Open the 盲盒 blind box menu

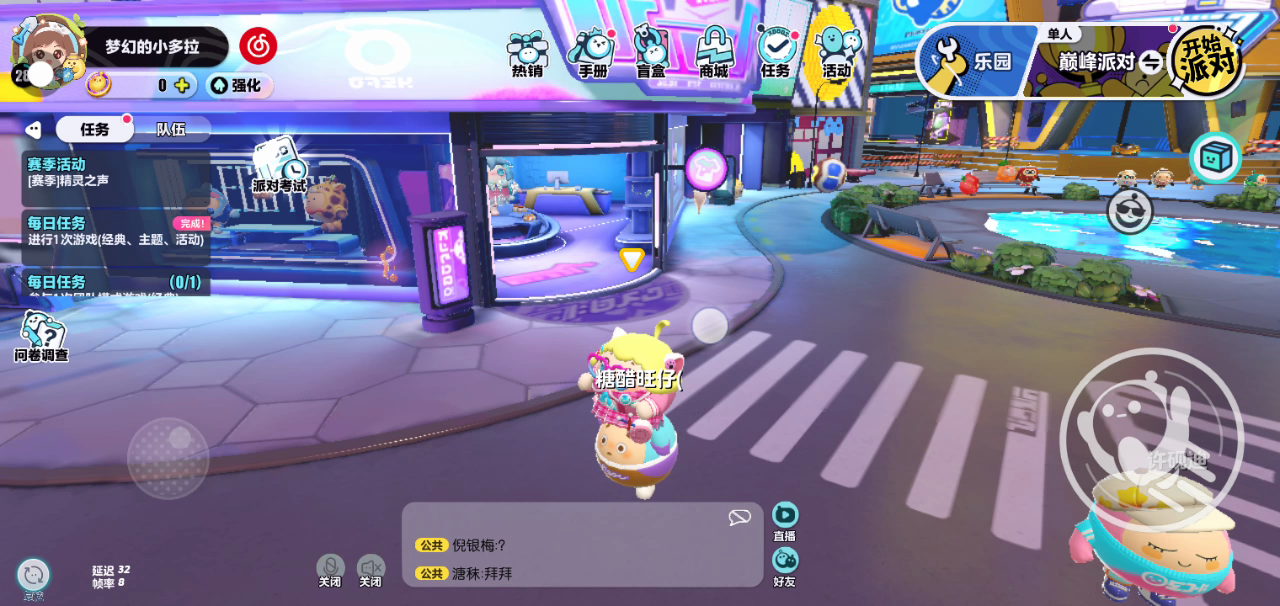pyautogui.click(x=651, y=55)
